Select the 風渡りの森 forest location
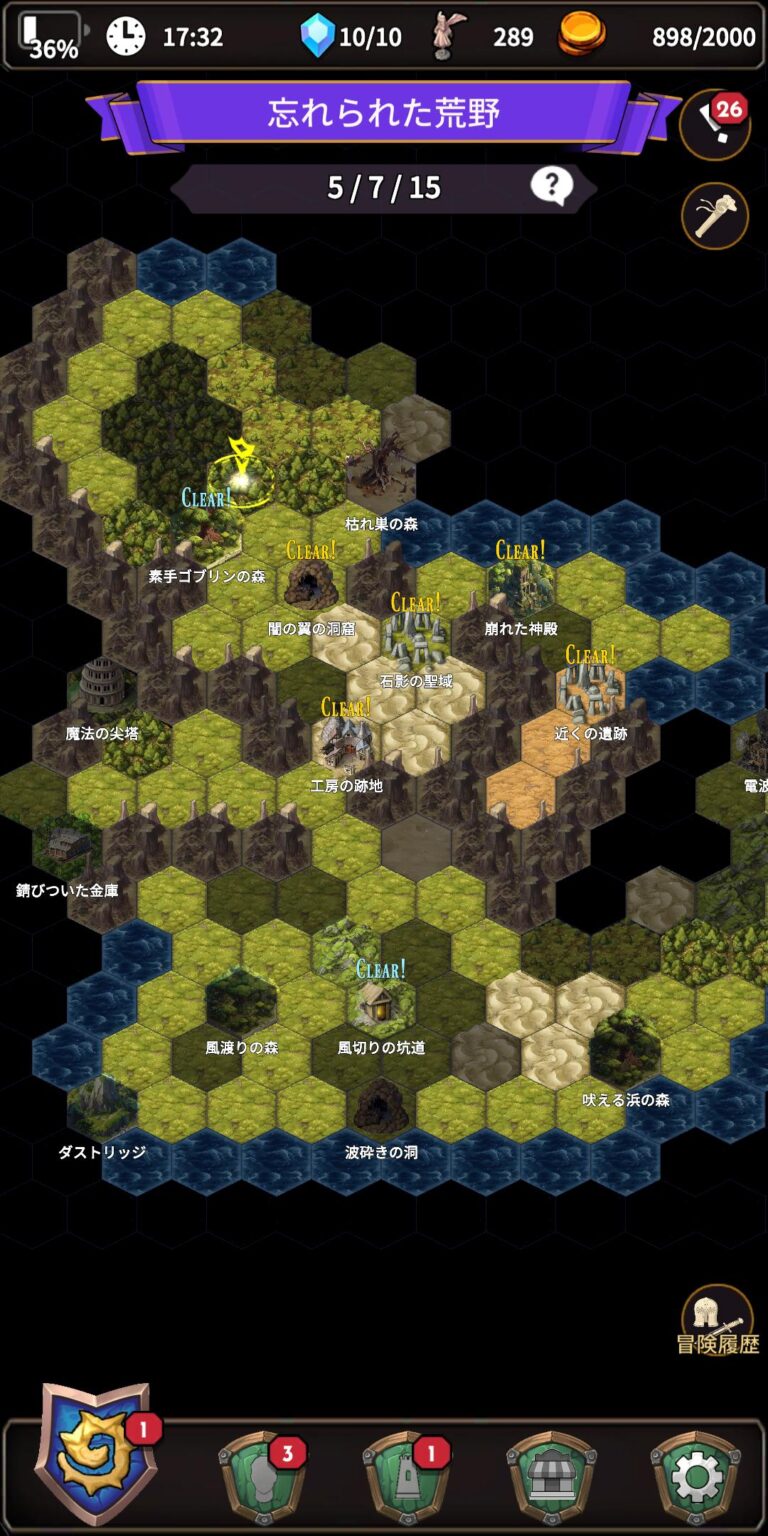768x1536 pixels. point(241,1001)
